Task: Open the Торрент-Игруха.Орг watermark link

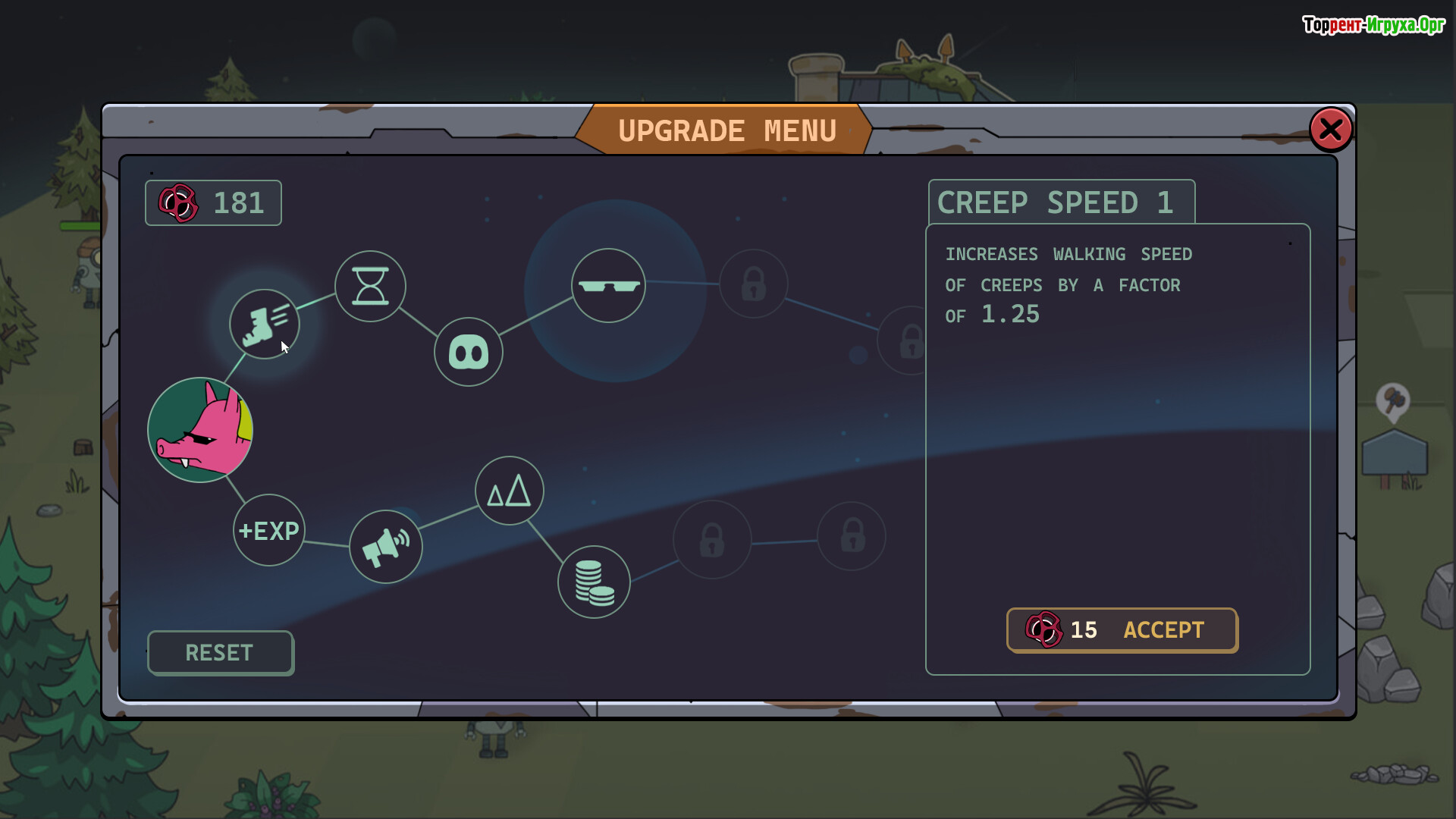Action: (x=1373, y=25)
